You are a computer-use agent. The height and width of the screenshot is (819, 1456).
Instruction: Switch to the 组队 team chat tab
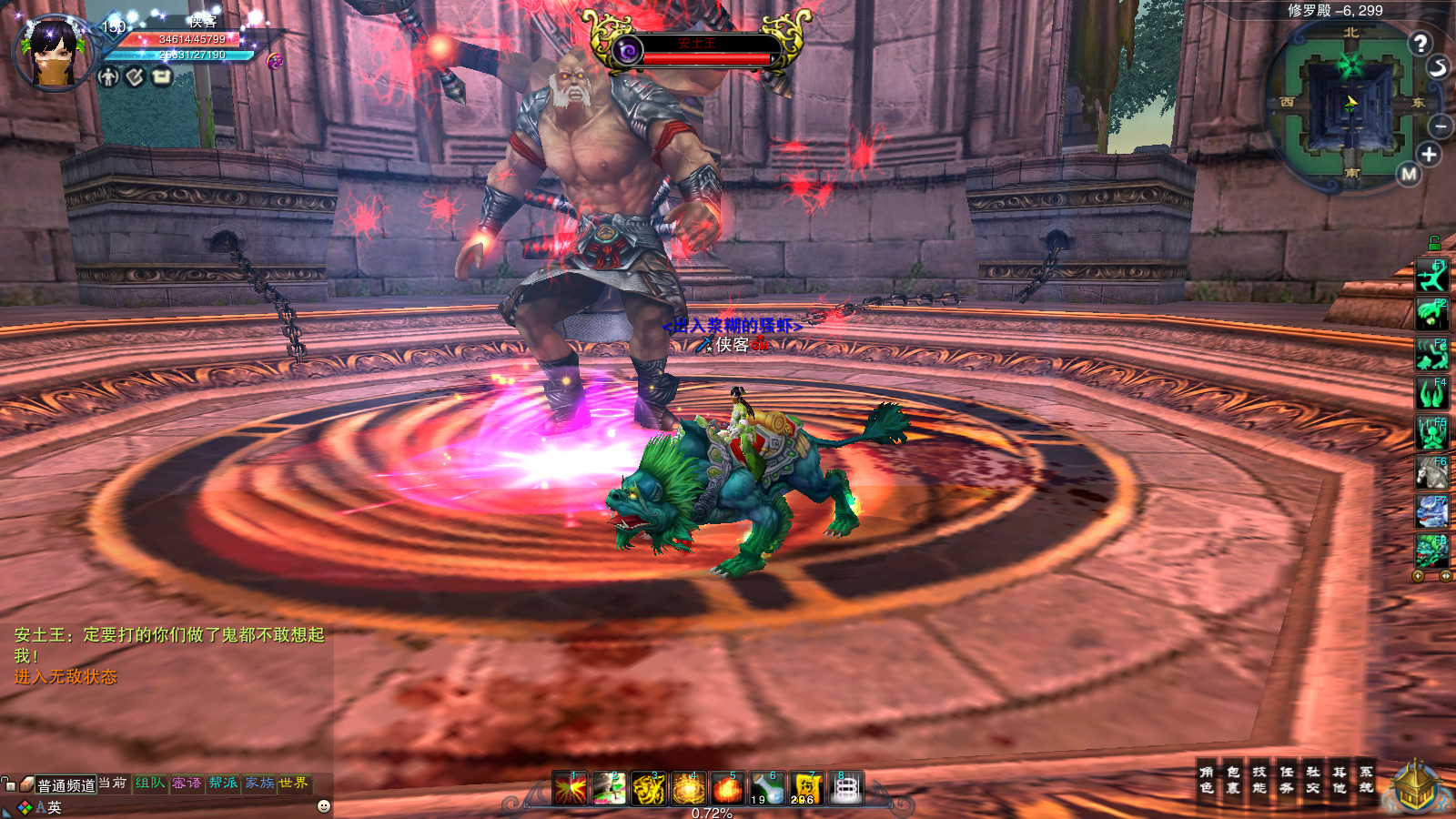(150, 784)
